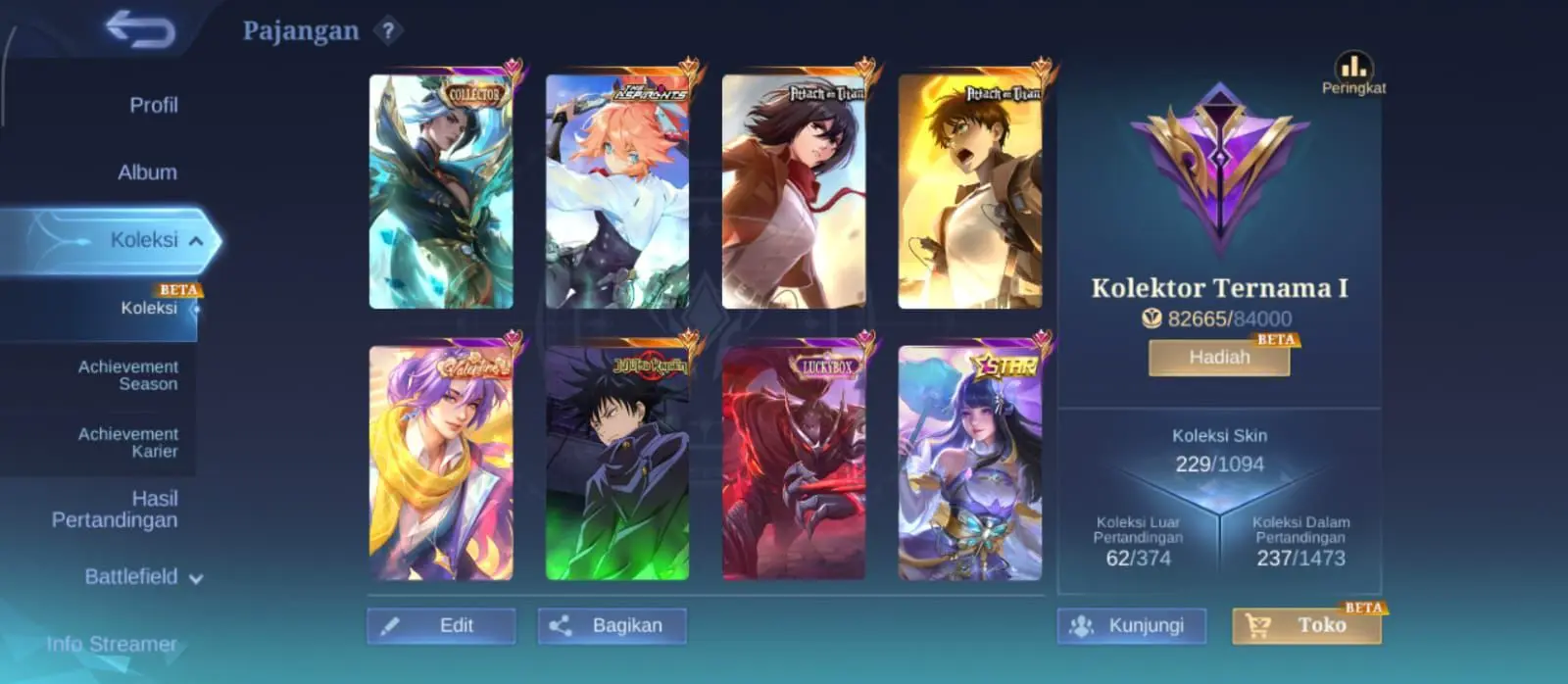Claim rewards with the Hadiah button
The width and height of the screenshot is (1568, 684).
(x=1219, y=358)
